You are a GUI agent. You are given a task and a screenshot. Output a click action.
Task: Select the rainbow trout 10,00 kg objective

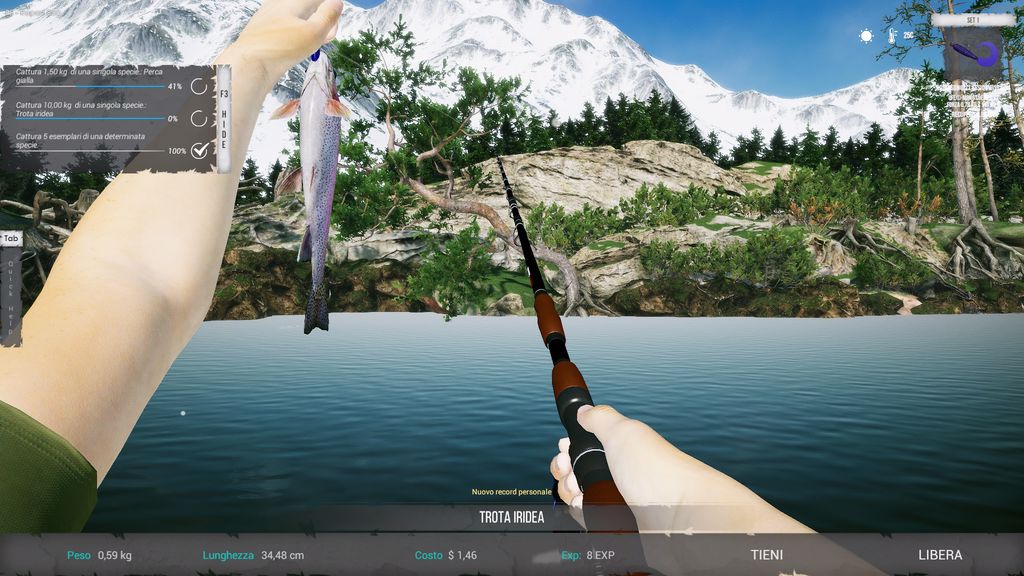100,110
